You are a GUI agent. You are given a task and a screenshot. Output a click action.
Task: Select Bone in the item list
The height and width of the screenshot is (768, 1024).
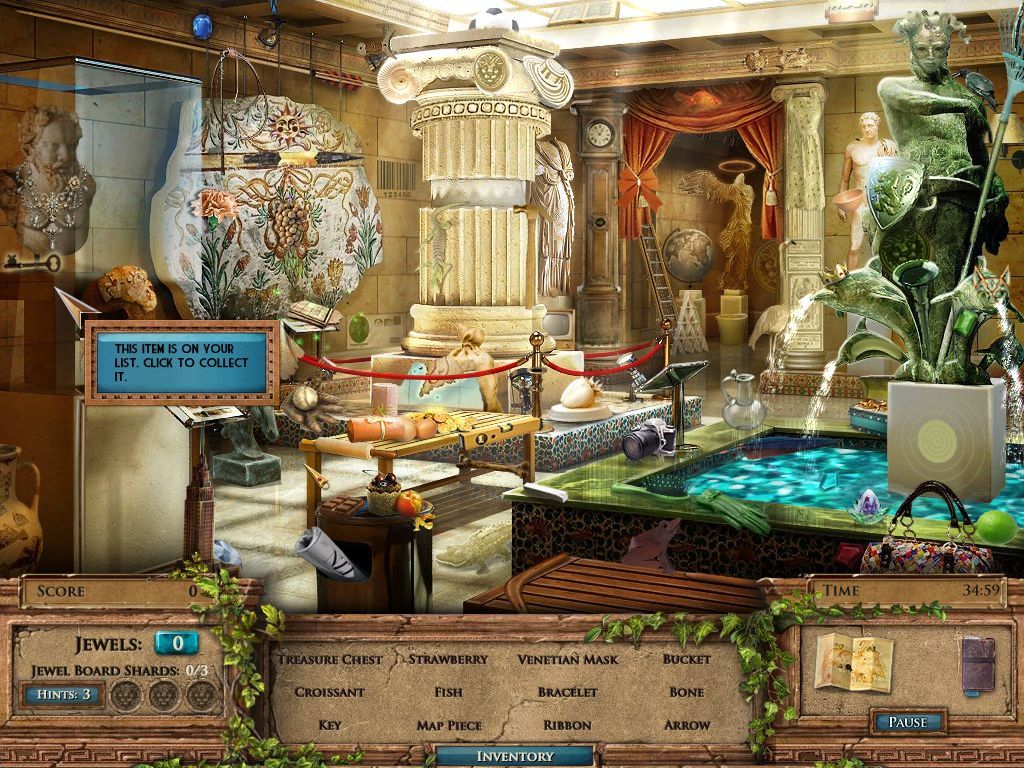(x=687, y=692)
